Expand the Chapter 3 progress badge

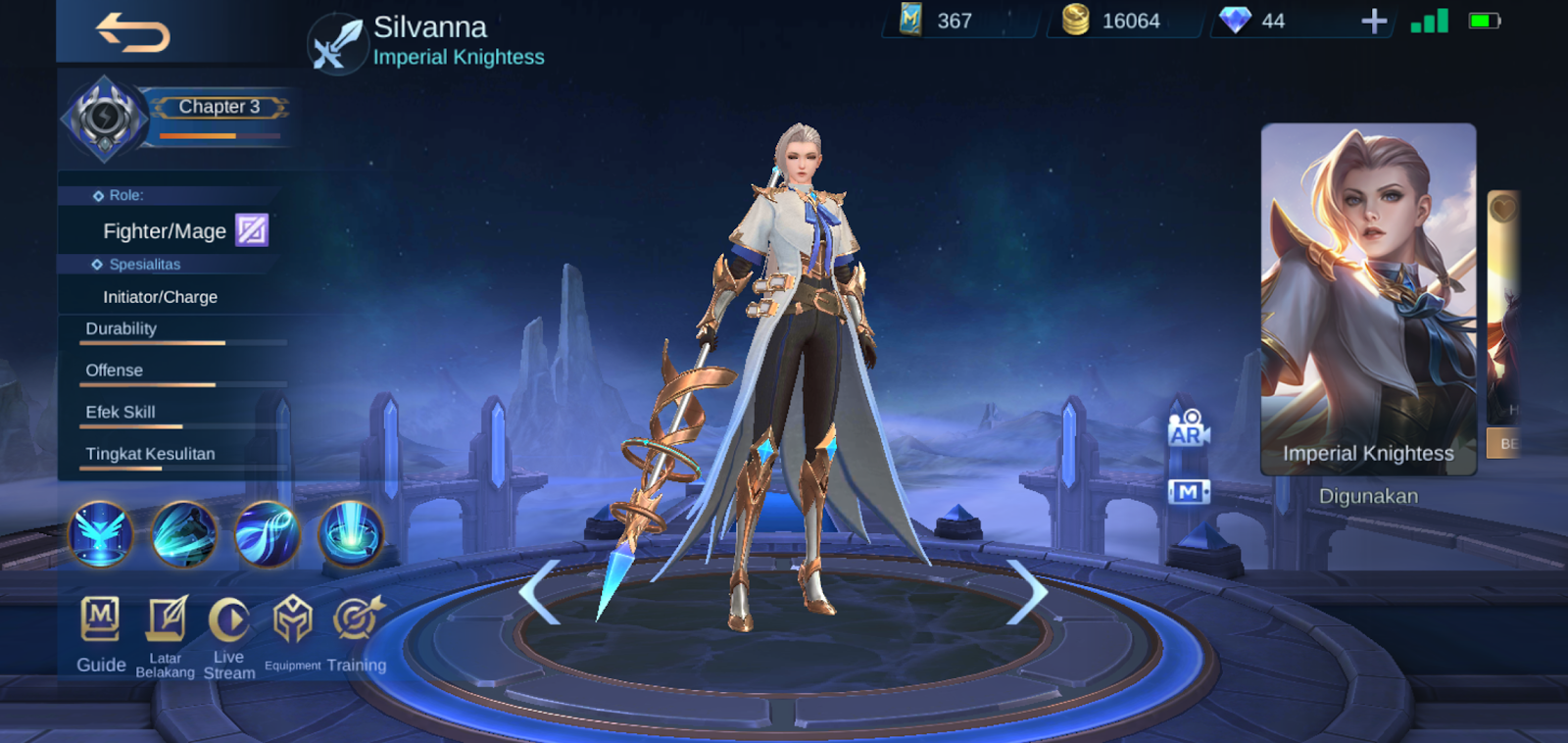220,106
